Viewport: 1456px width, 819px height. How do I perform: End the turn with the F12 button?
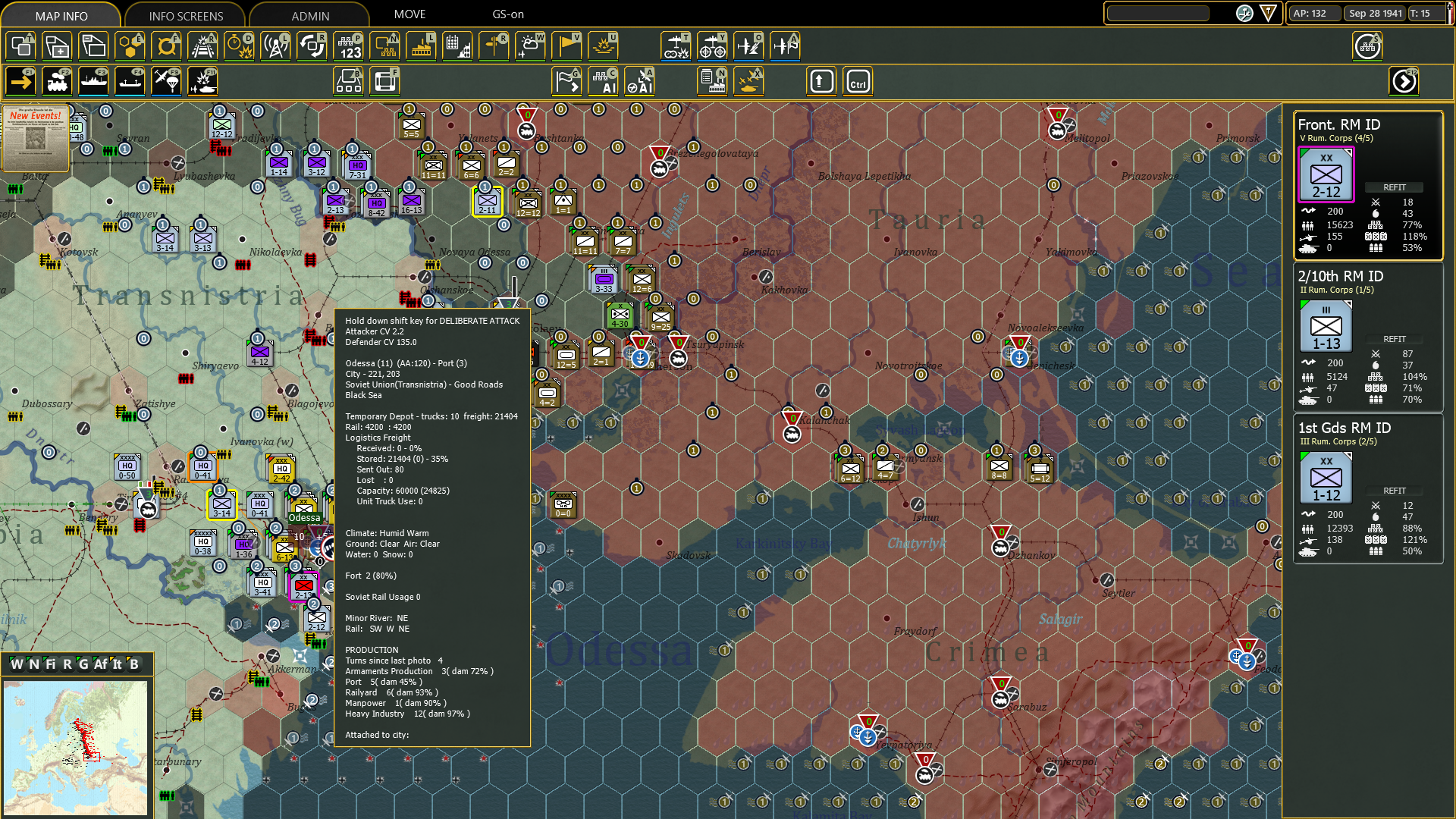[1404, 81]
